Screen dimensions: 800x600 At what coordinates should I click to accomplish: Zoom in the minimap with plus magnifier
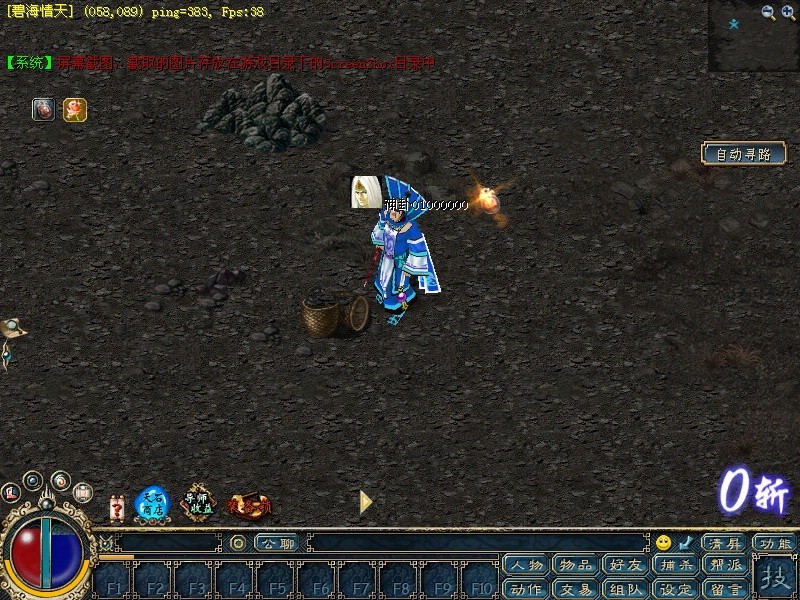[788, 12]
